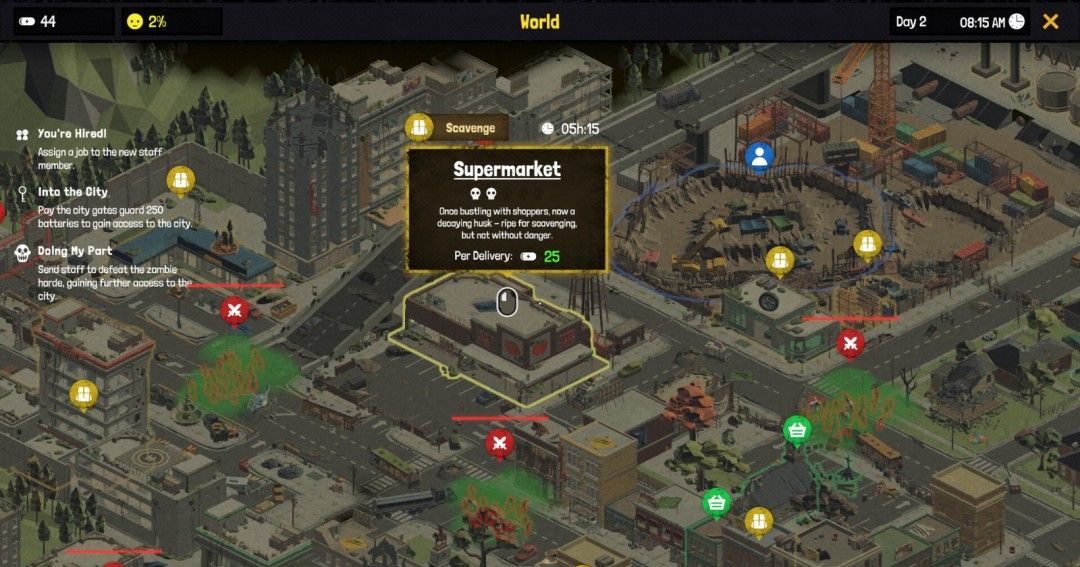The width and height of the screenshot is (1080, 567).
Task: Start the Scavenge action for Supermarket
Action: click(x=458, y=128)
